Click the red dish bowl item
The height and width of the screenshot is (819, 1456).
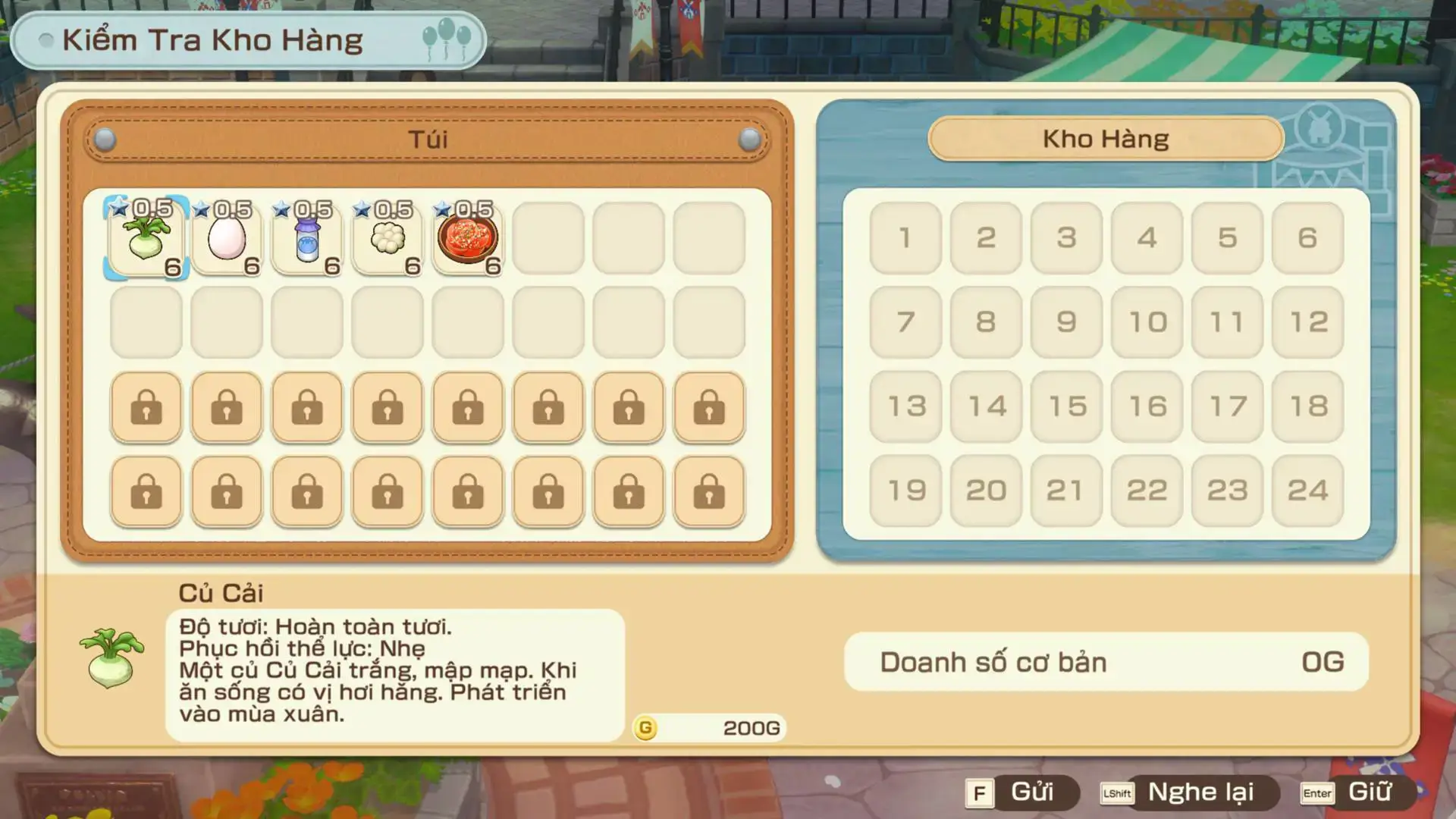(468, 239)
